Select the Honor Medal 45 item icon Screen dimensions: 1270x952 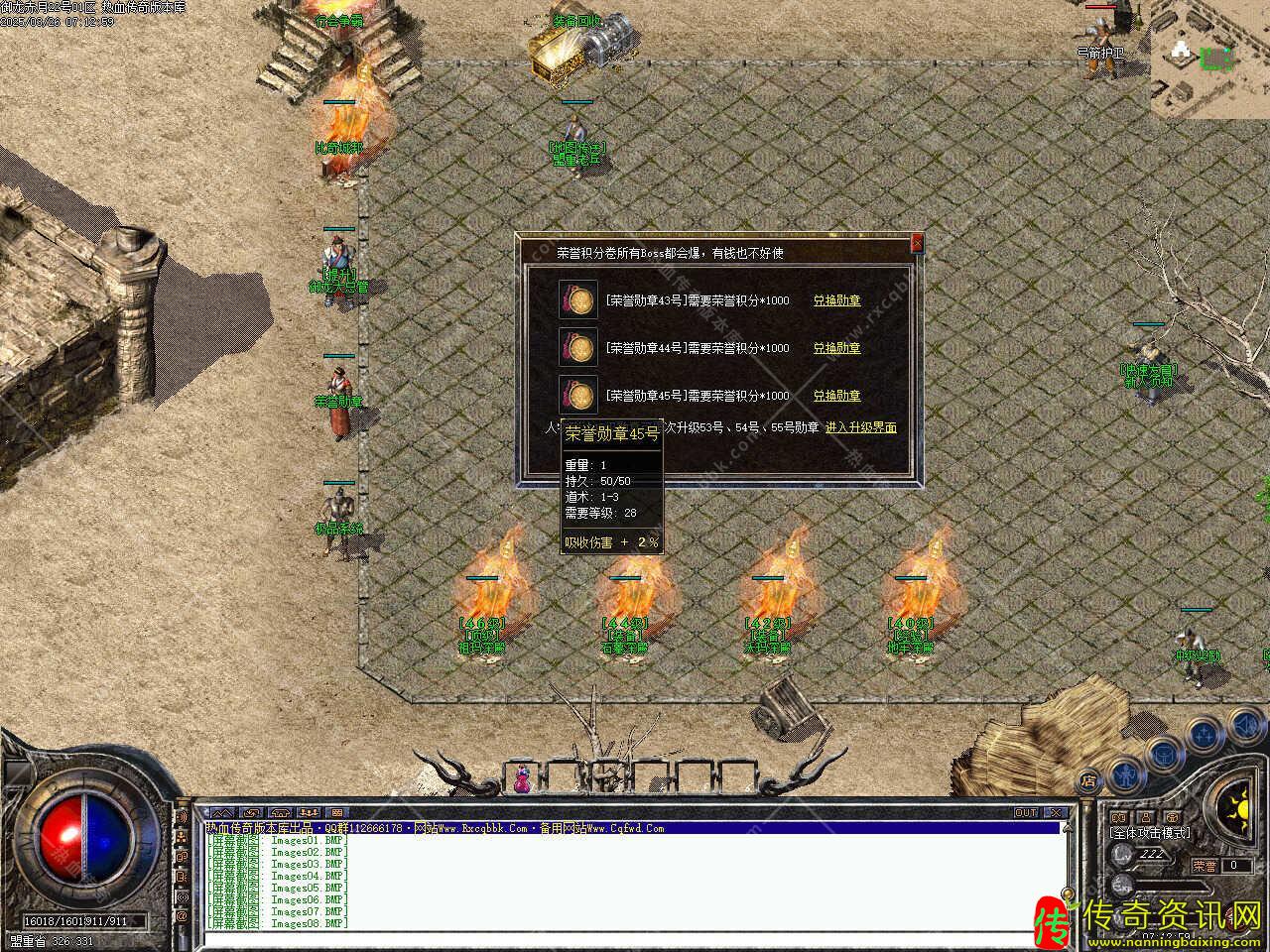click(x=578, y=396)
